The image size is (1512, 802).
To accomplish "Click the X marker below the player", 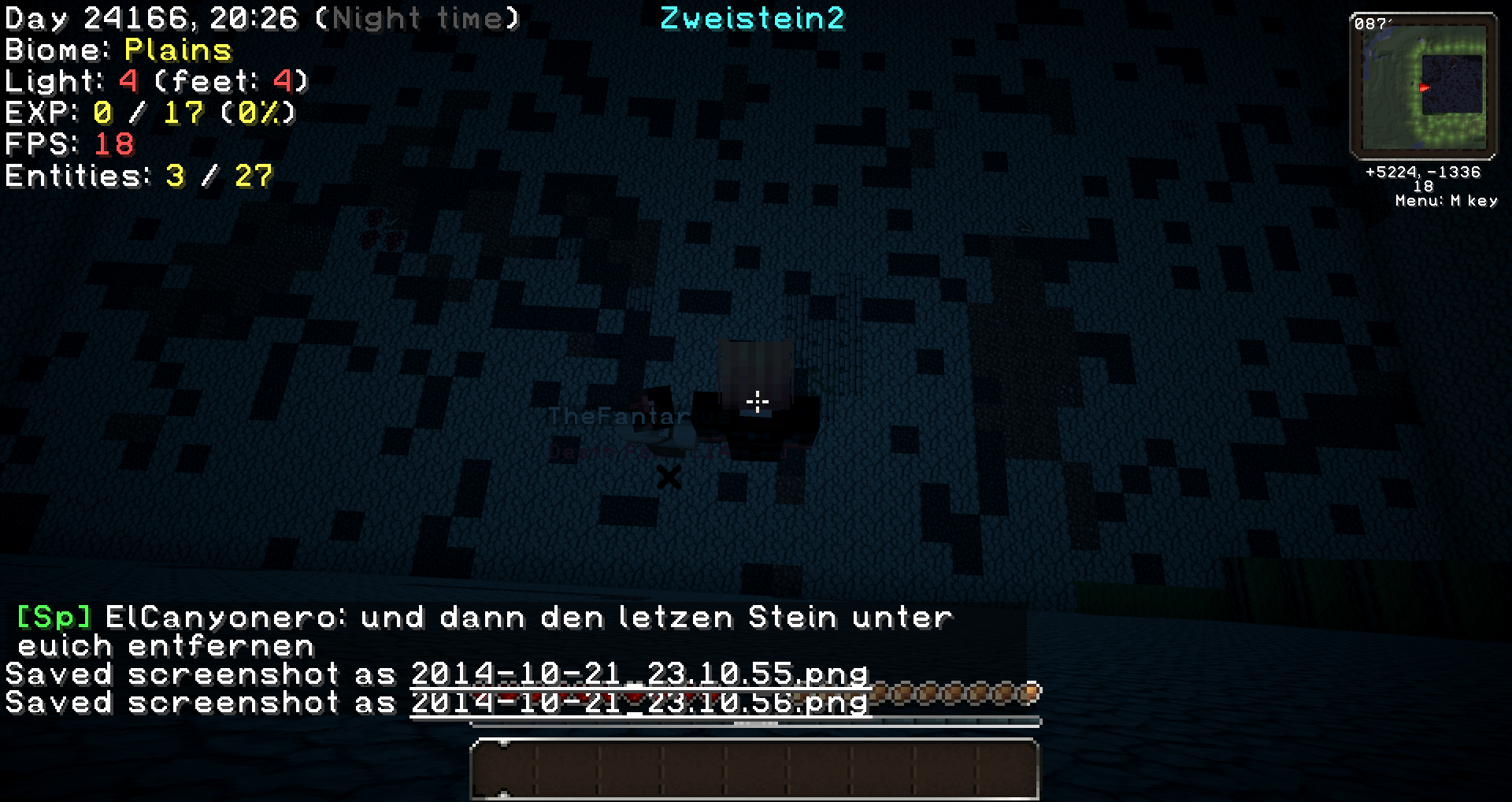I will pyautogui.click(x=669, y=477).
